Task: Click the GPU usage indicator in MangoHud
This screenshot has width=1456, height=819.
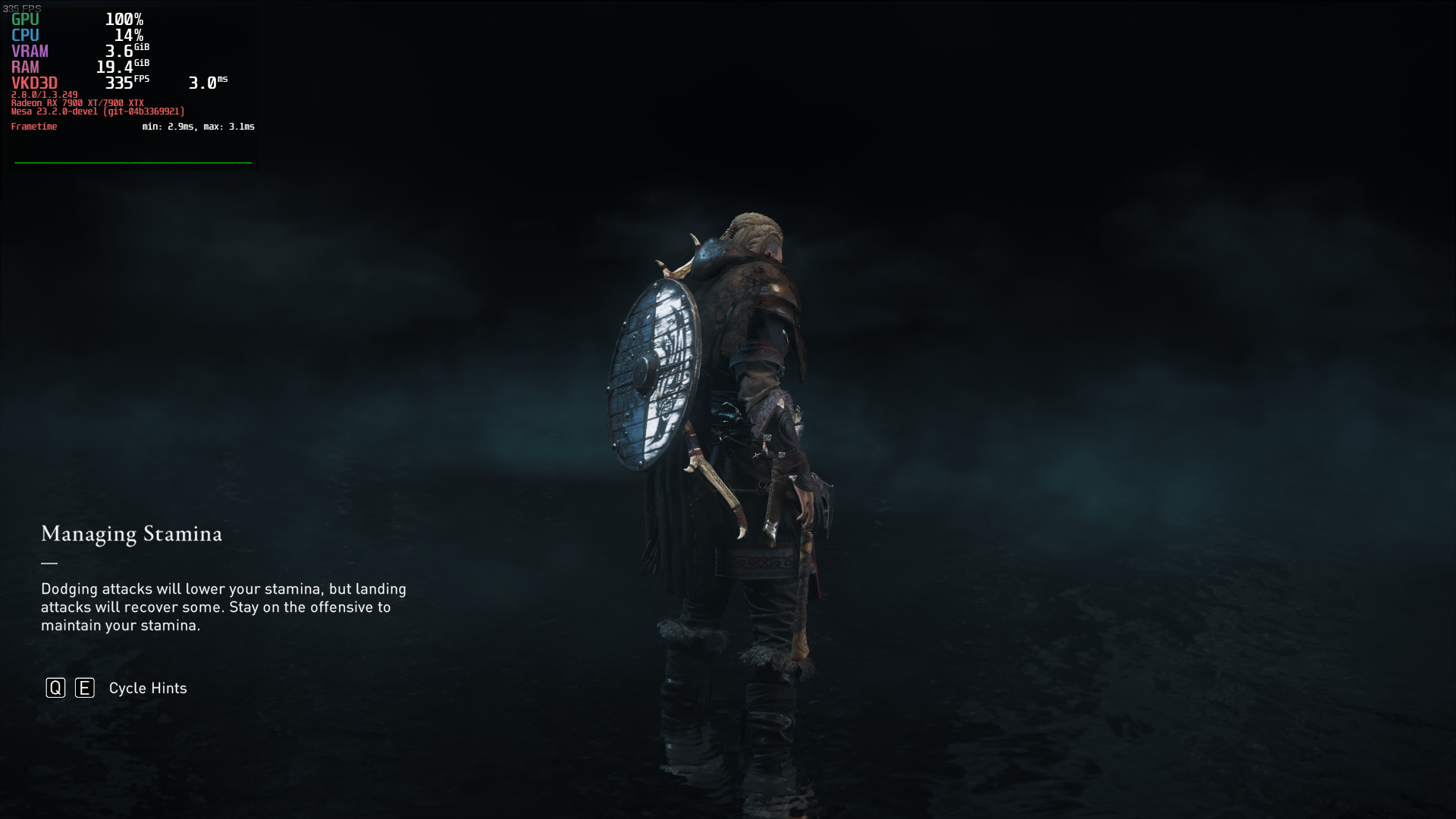Action: [x=25, y=20]
